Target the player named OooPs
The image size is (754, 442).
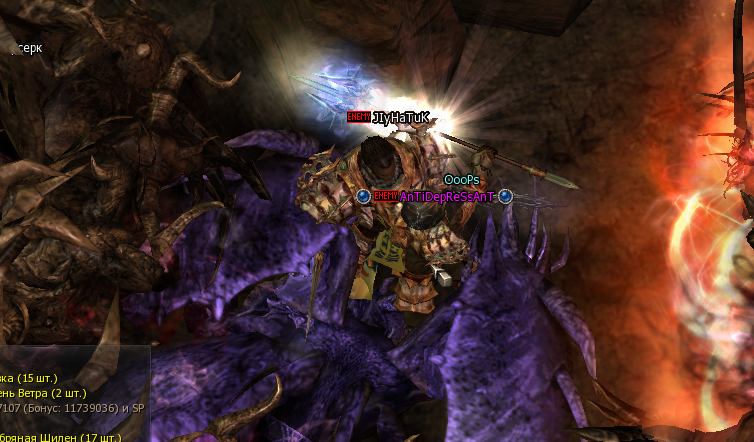tap(462, 180)
